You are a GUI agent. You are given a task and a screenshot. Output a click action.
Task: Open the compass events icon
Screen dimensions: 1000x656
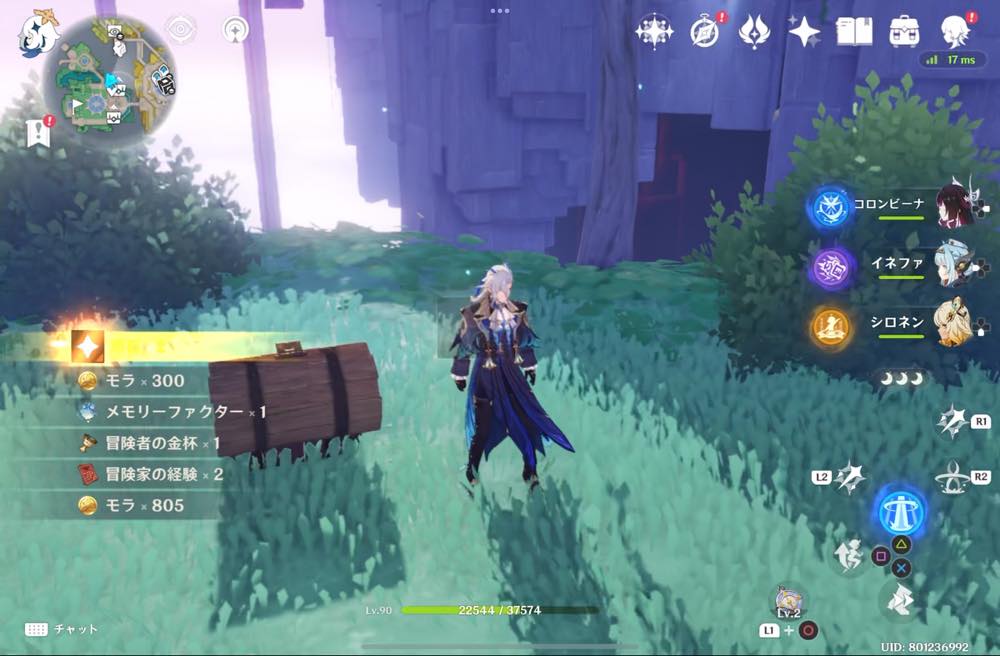704,32
